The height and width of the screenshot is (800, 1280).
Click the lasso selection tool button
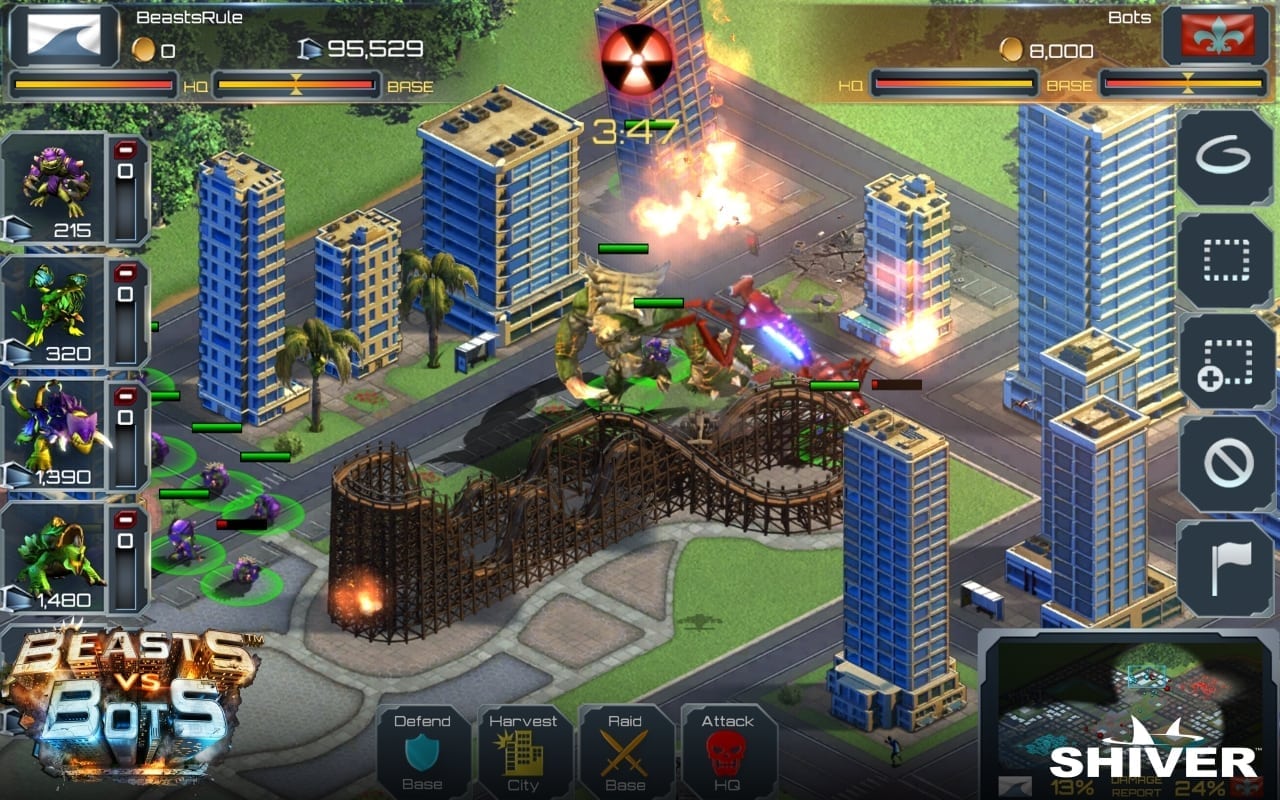tap(1224, 157)
